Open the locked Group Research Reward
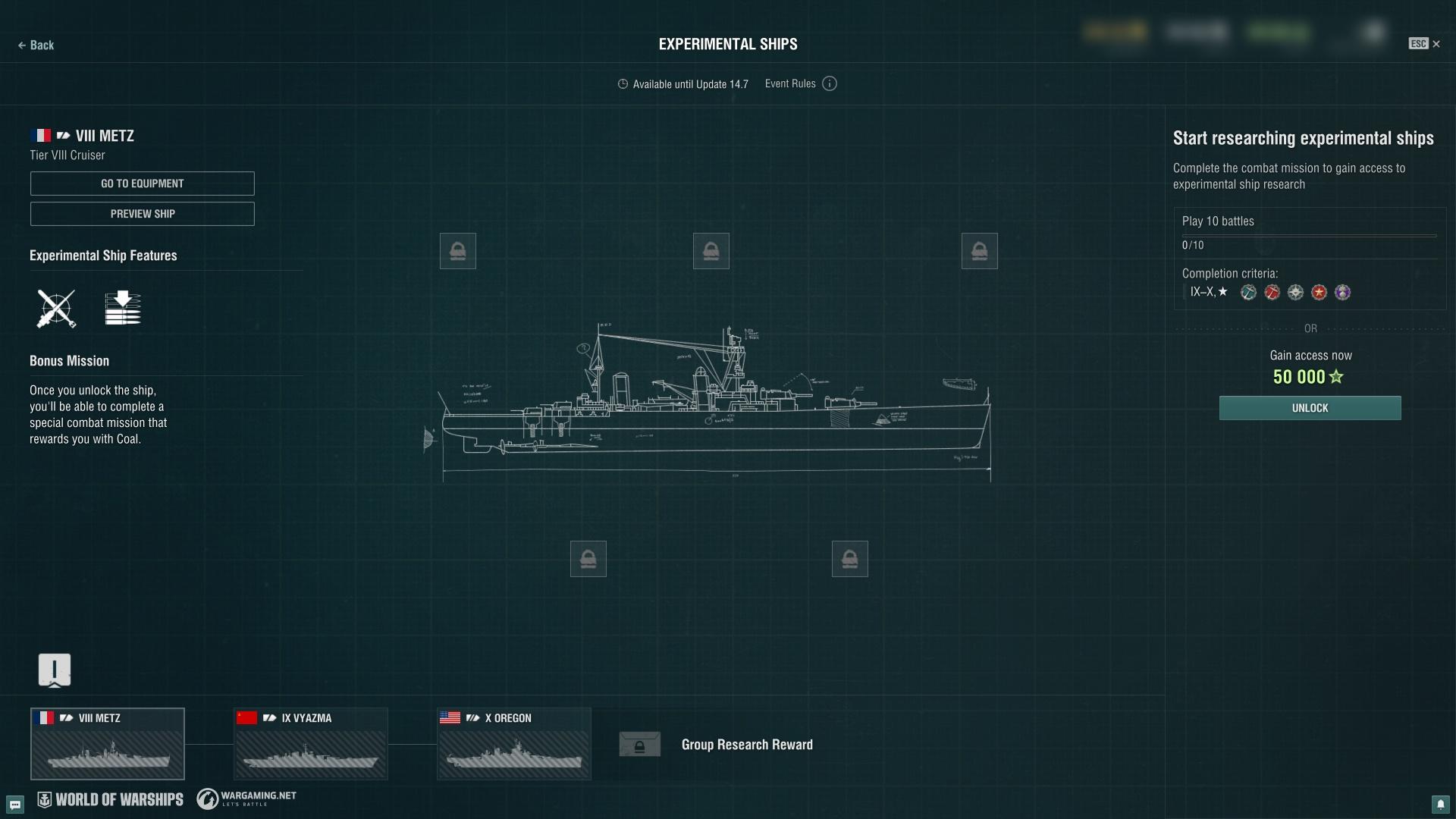 pyautogui.click(x=639, y=745)
